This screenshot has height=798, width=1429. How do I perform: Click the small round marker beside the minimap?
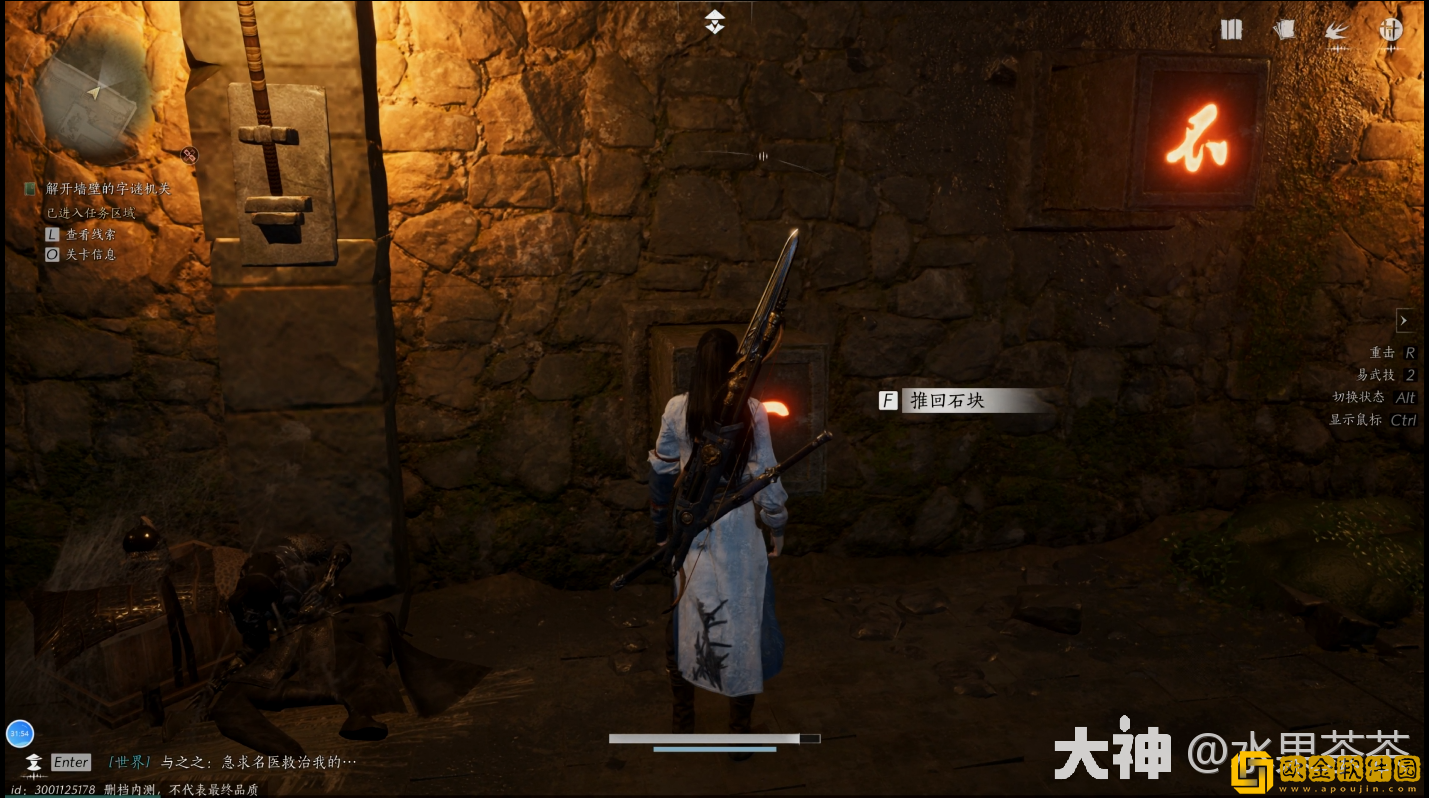coord(189,154)
